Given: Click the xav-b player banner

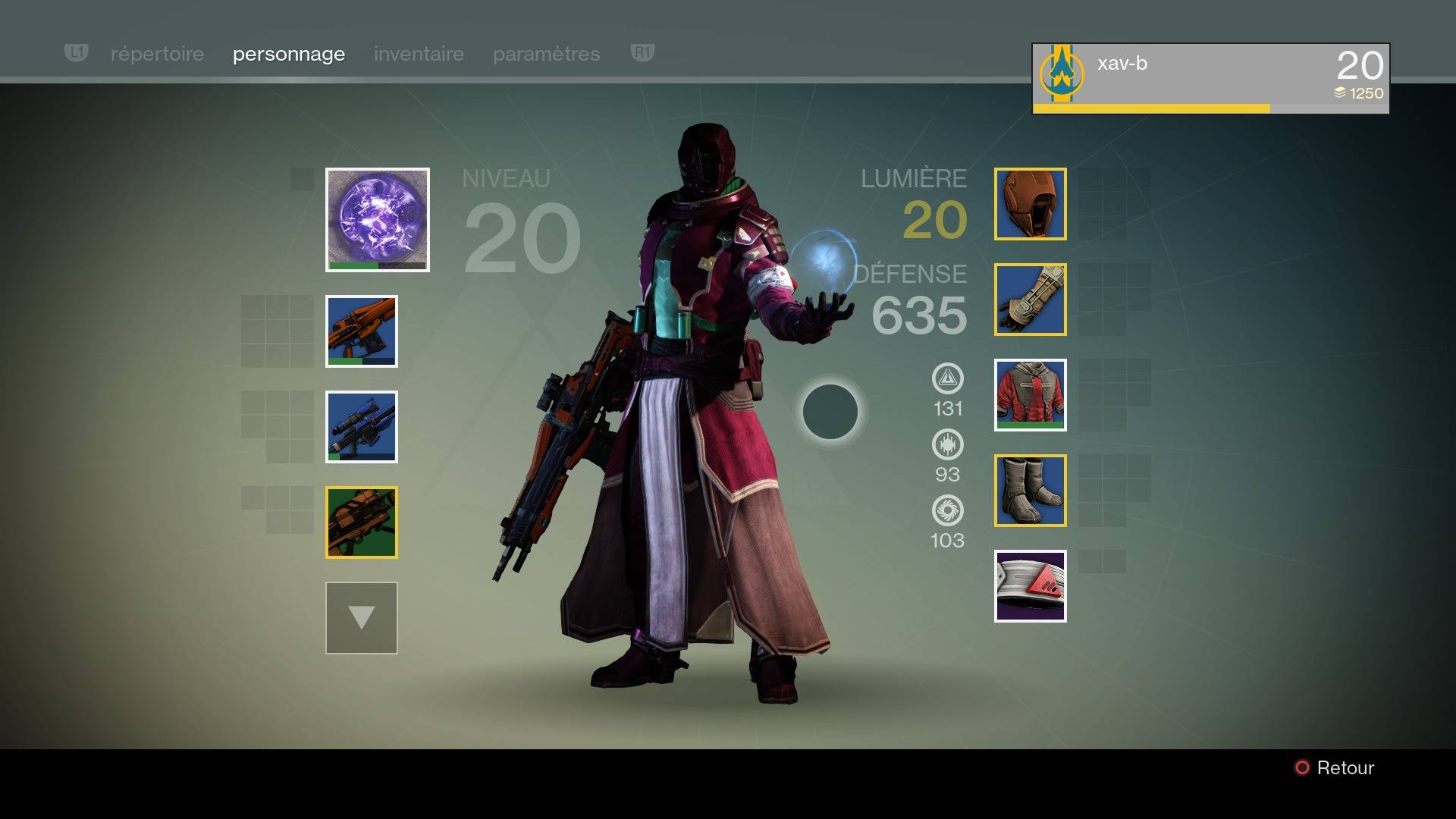Looking at the screenshot, I should [1210, 78].
